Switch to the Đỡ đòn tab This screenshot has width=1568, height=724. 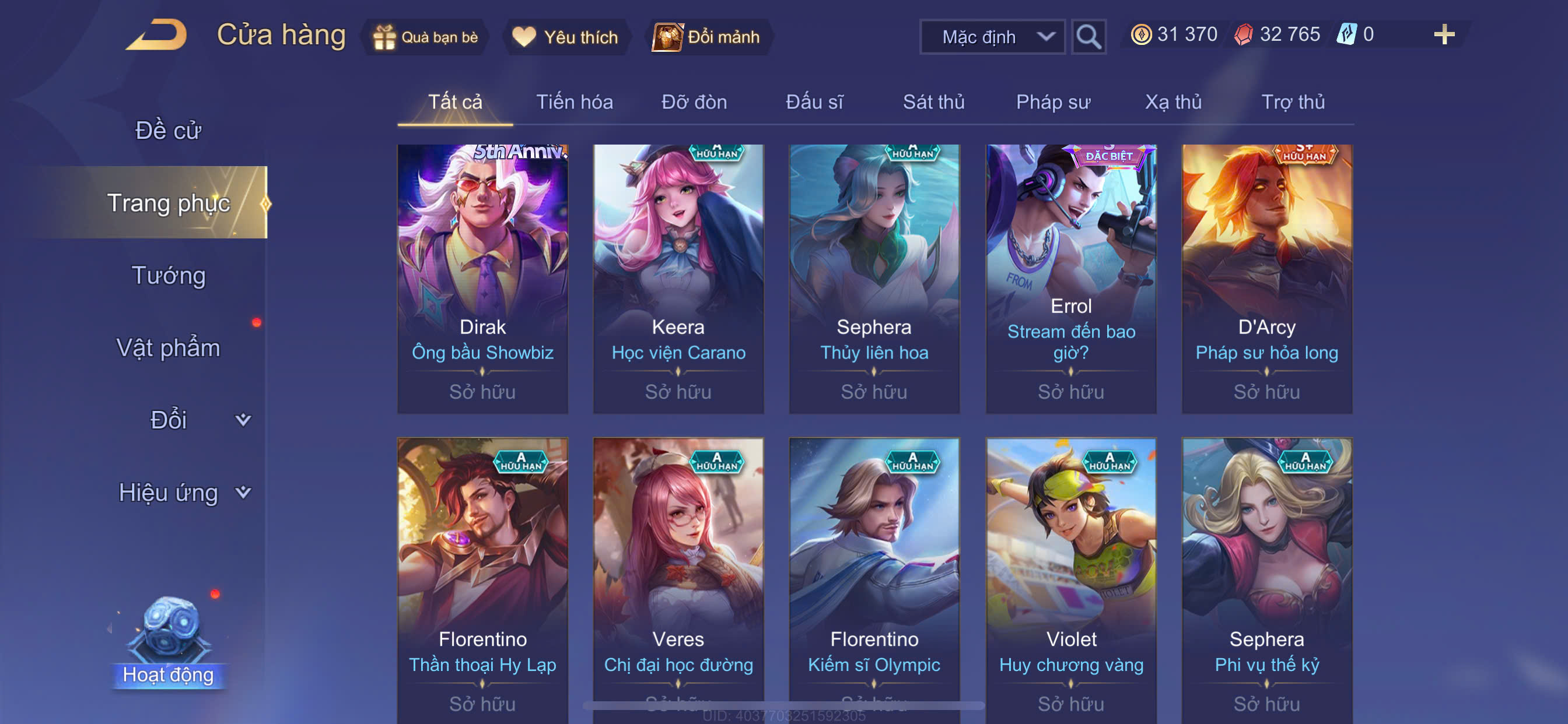[x=694, y=102]
